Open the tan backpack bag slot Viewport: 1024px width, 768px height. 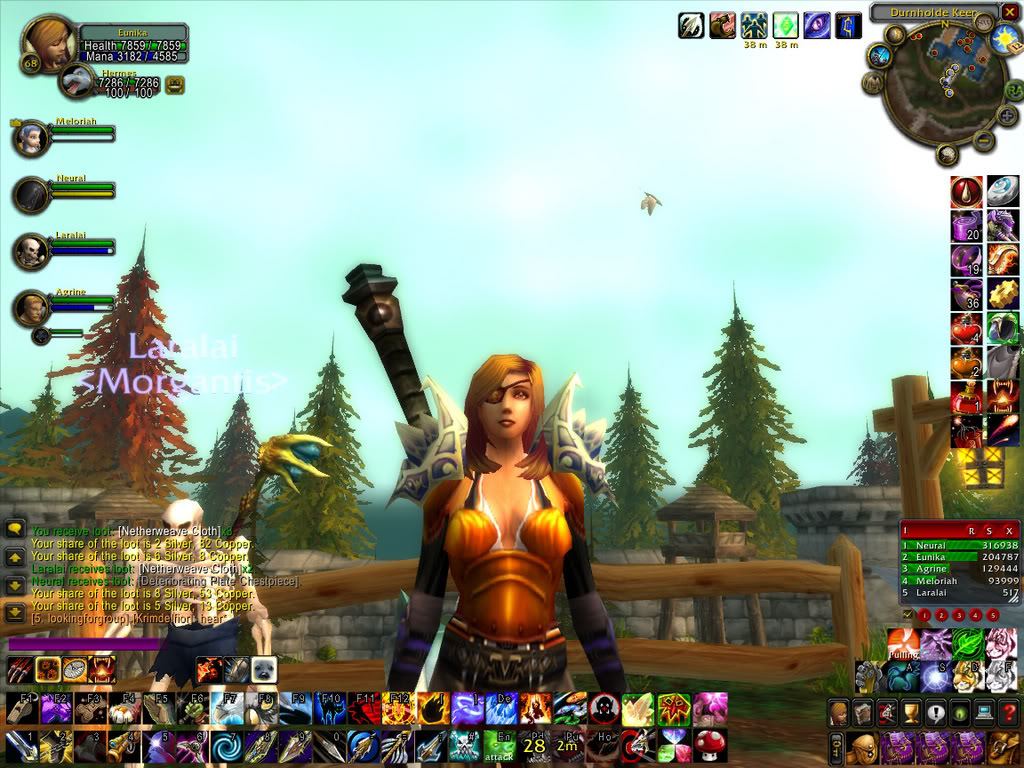(x=1003, y=747)
